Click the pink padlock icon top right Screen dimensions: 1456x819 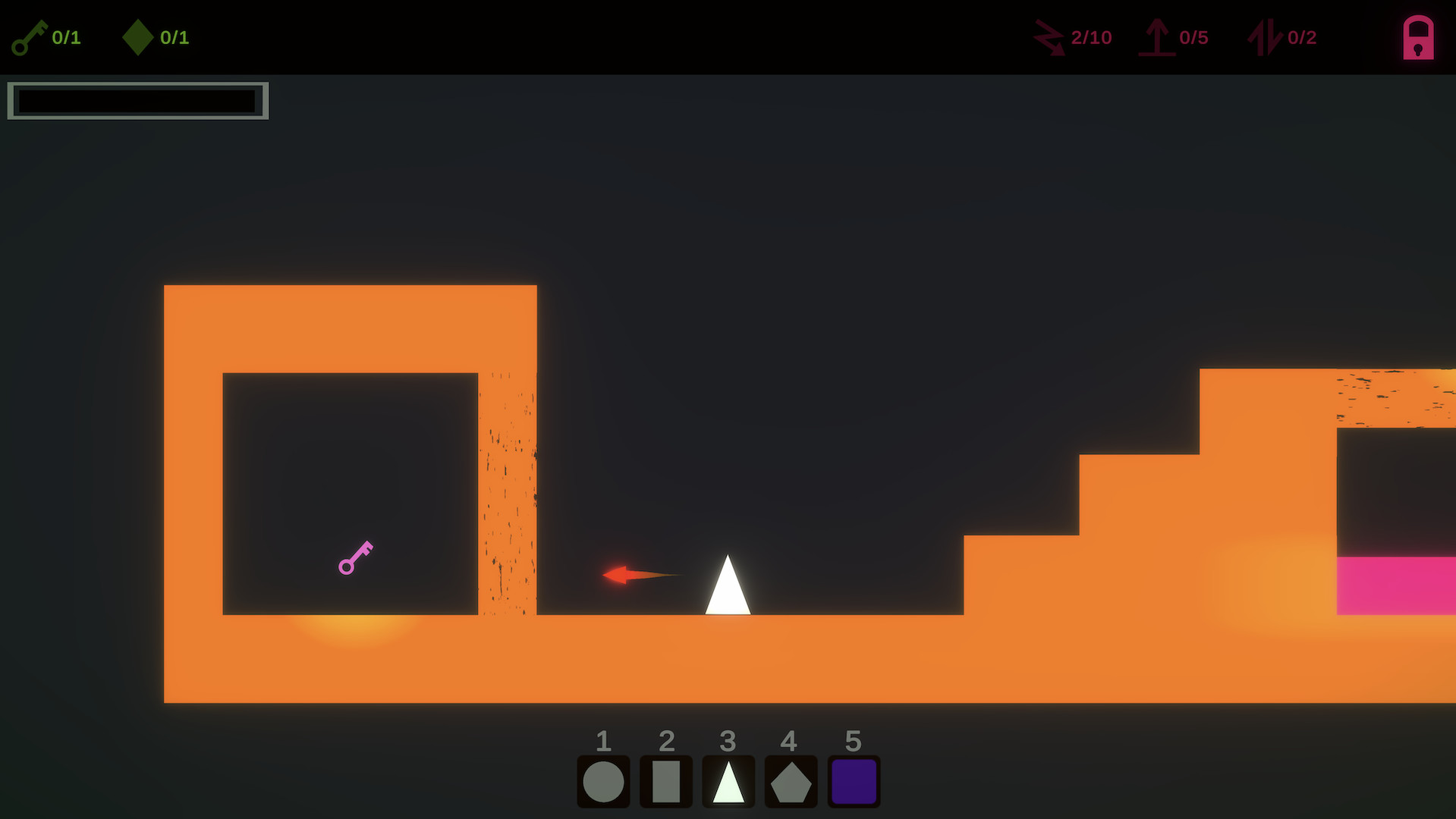tap(1417, 37)
